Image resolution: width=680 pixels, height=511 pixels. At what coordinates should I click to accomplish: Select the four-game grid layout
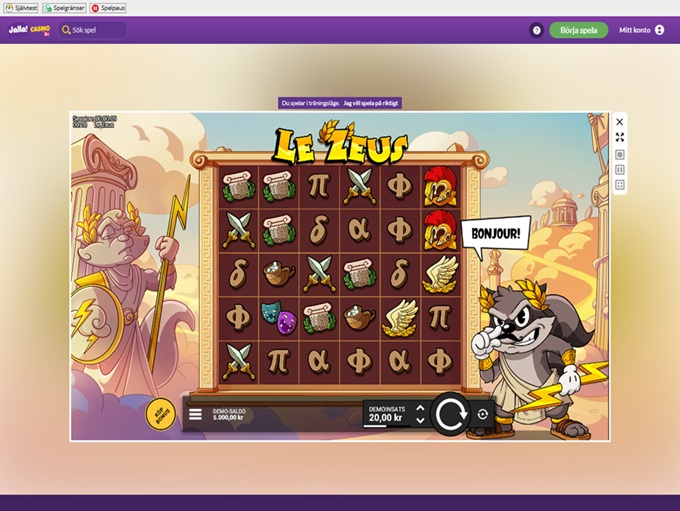coord(620,185)
